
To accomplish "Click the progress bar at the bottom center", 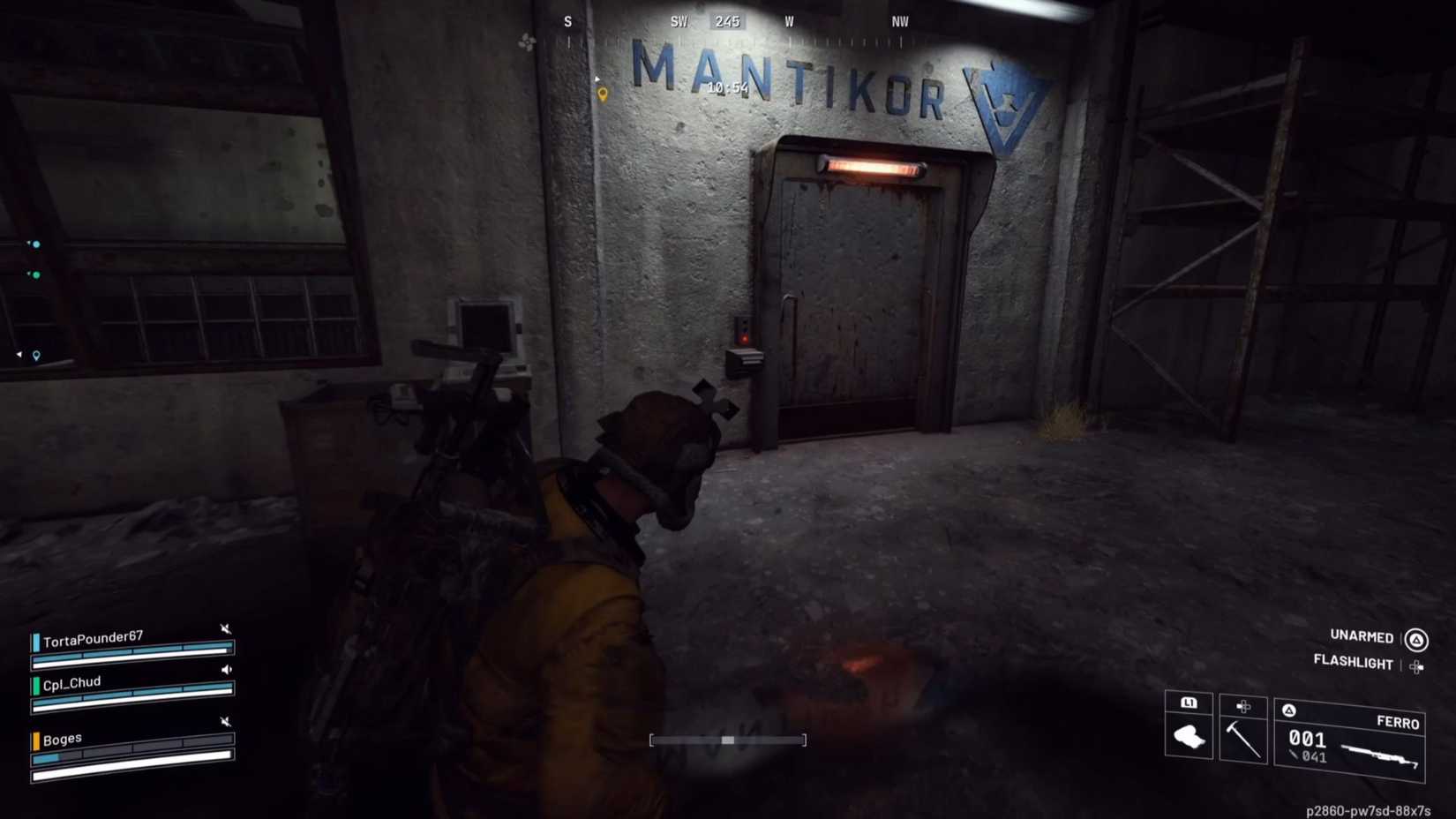I will point(729,740).
